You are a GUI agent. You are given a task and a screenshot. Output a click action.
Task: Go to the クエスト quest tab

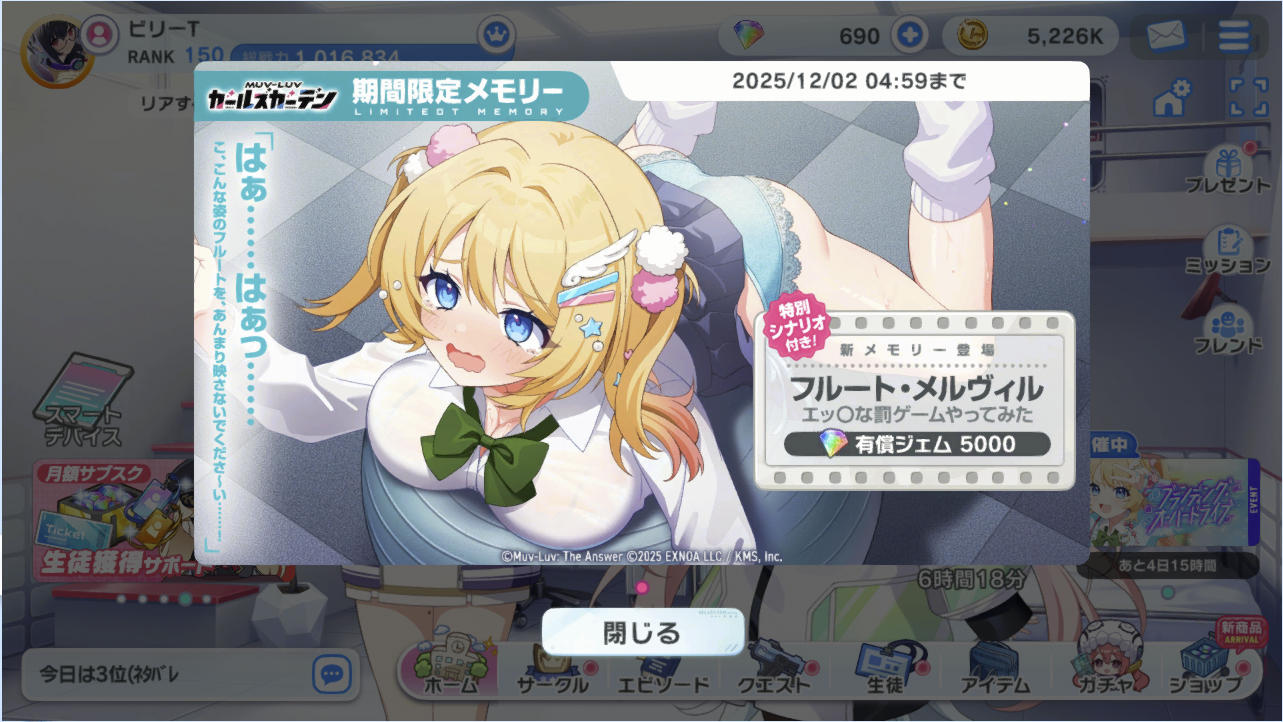(774, 670)
